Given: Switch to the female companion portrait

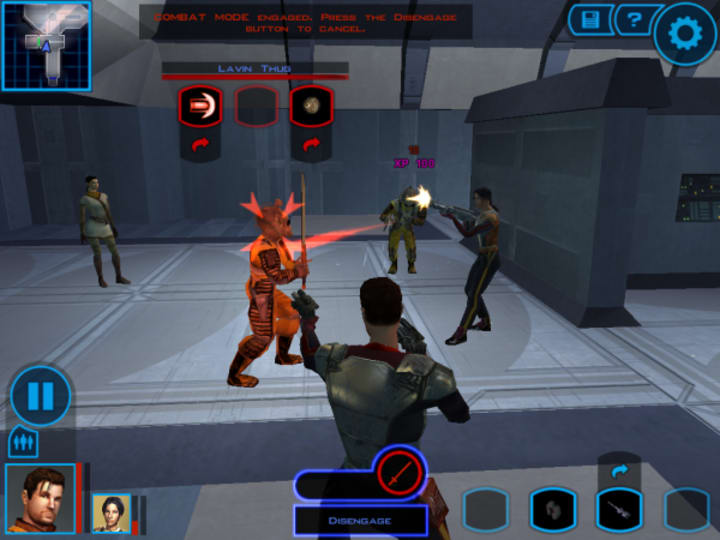Looking at the screenshot, I should pos(112,512).
